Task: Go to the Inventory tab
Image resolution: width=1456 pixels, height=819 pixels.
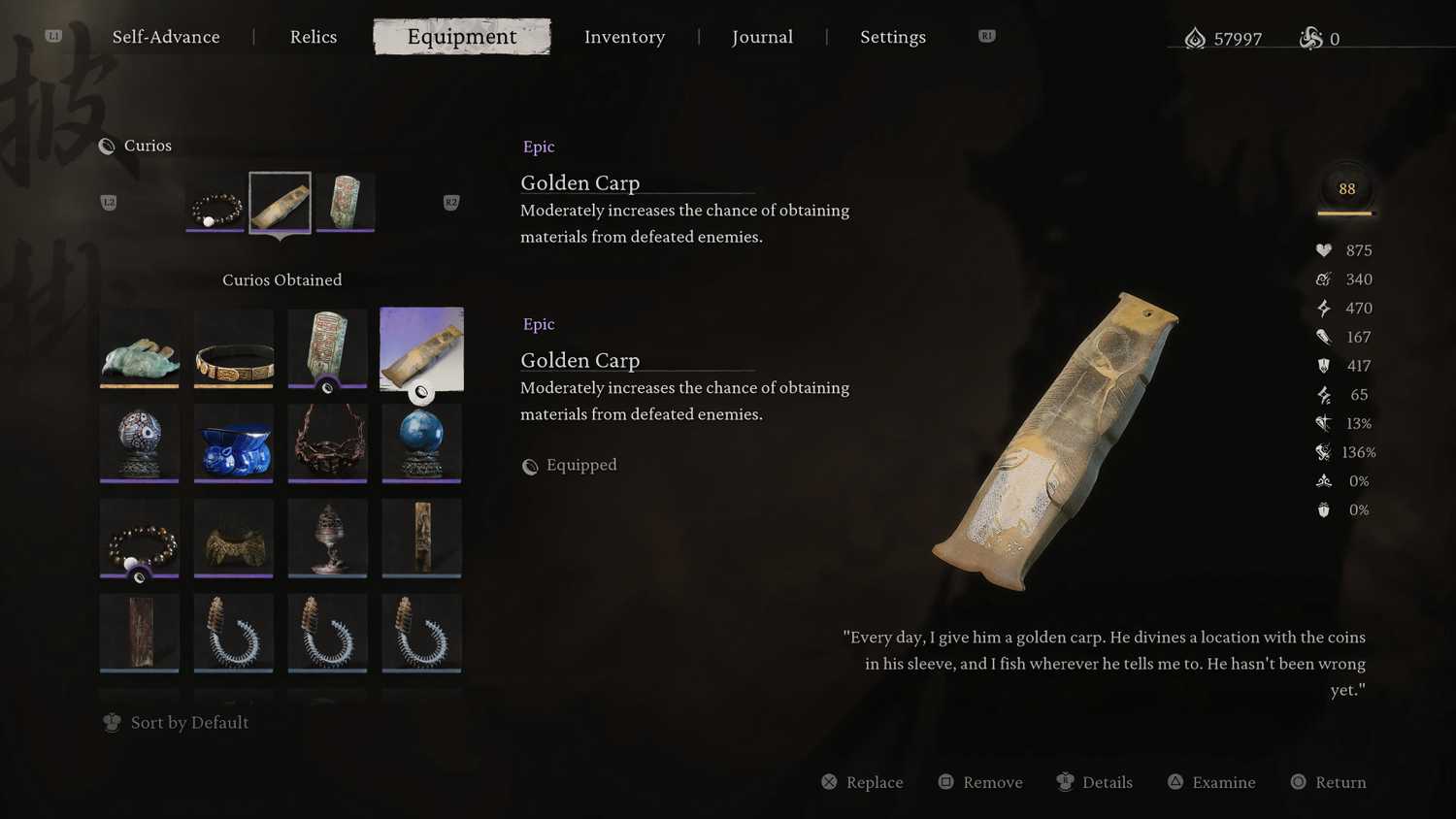Action: click(x=624, y=37)
